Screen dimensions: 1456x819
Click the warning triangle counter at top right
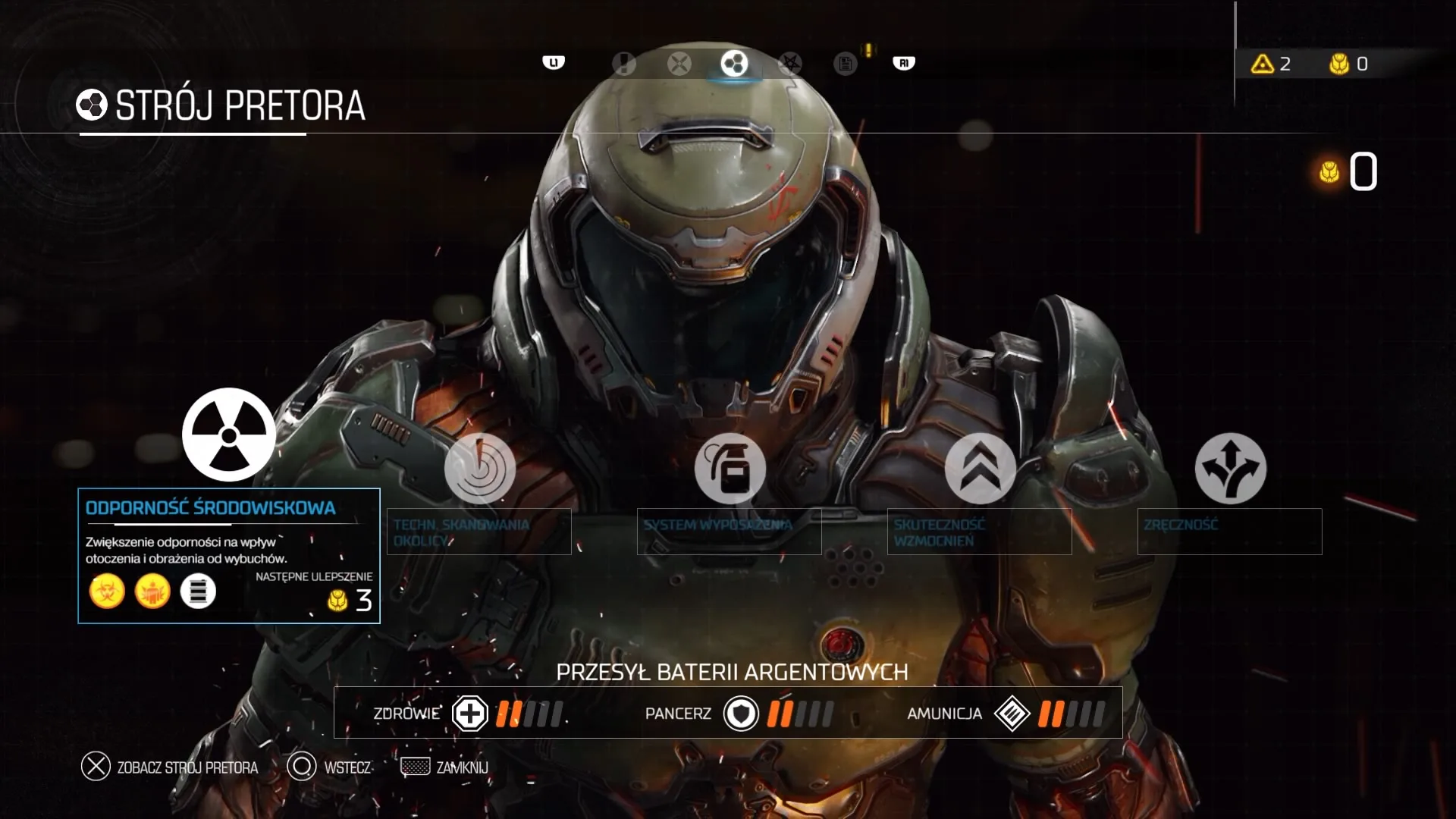[1272, 64]
